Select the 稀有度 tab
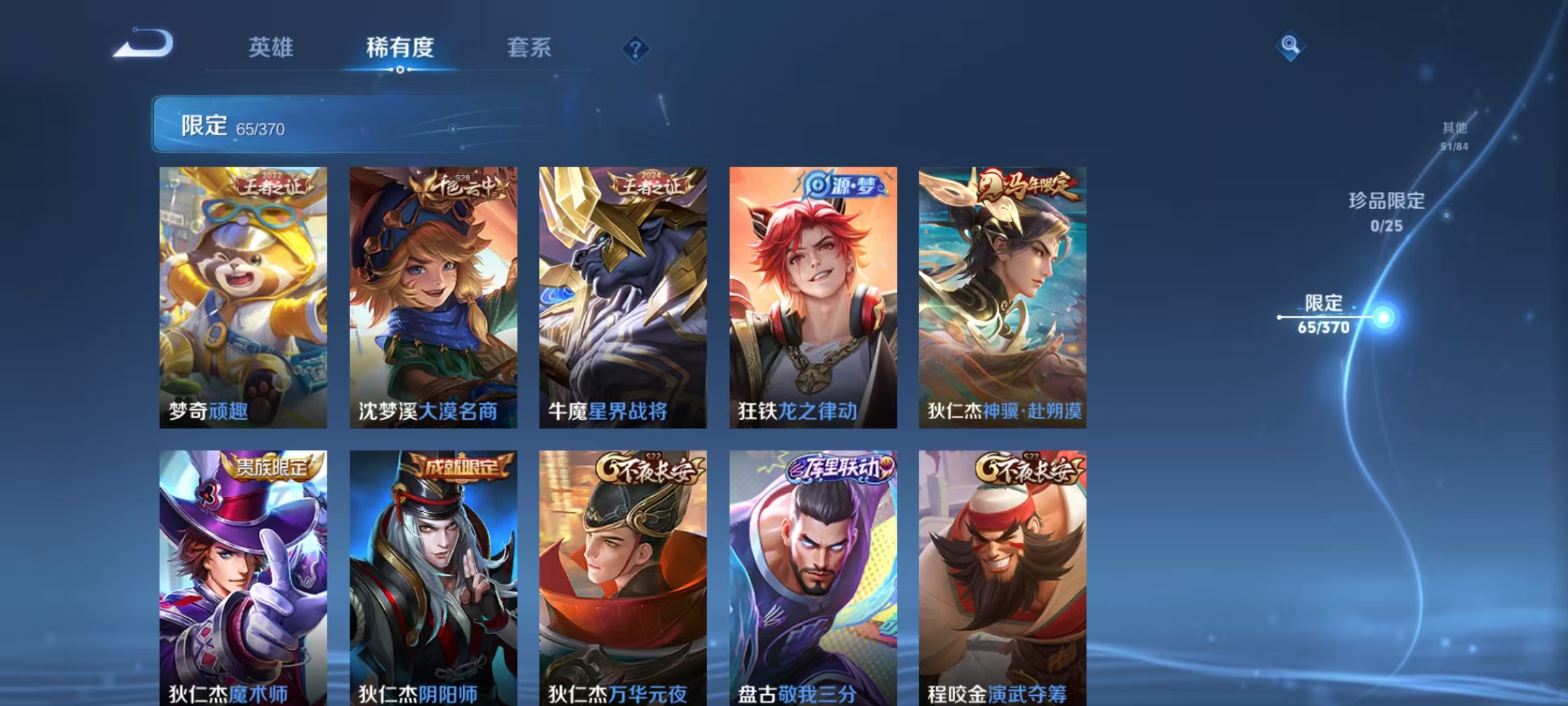1568x706 pixels. tap(400, 48)
